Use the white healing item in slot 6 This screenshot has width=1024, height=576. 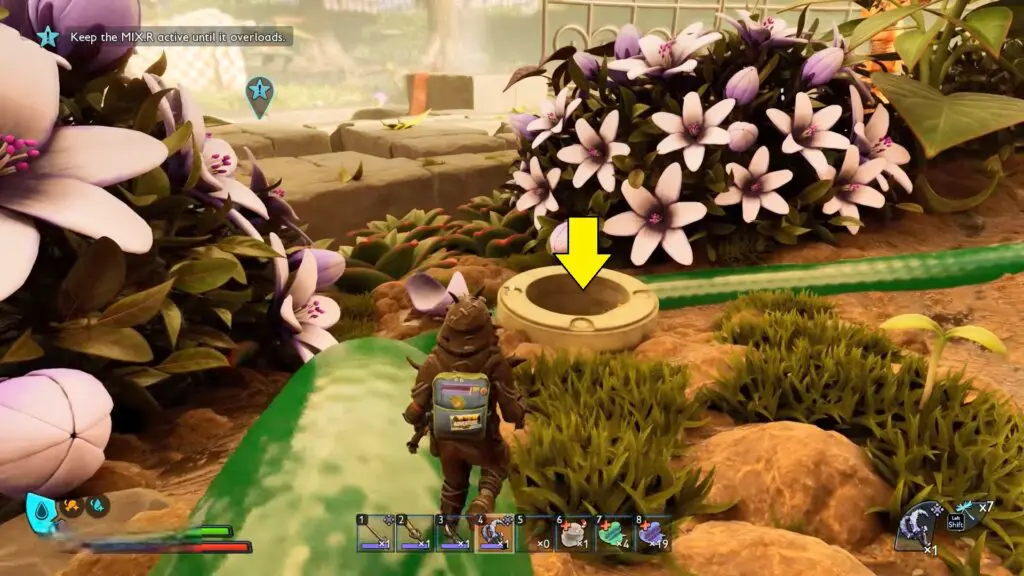[x=574, y=533]
